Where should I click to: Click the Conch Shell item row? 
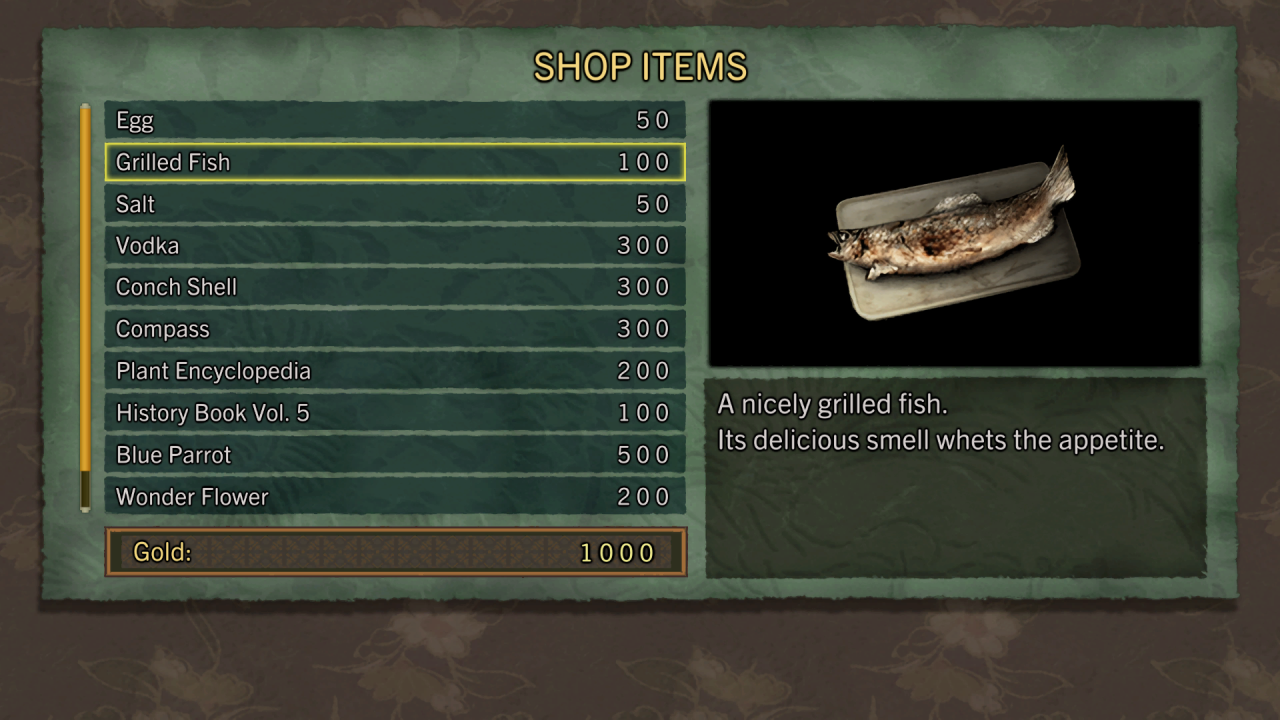[x=395, y=287]
